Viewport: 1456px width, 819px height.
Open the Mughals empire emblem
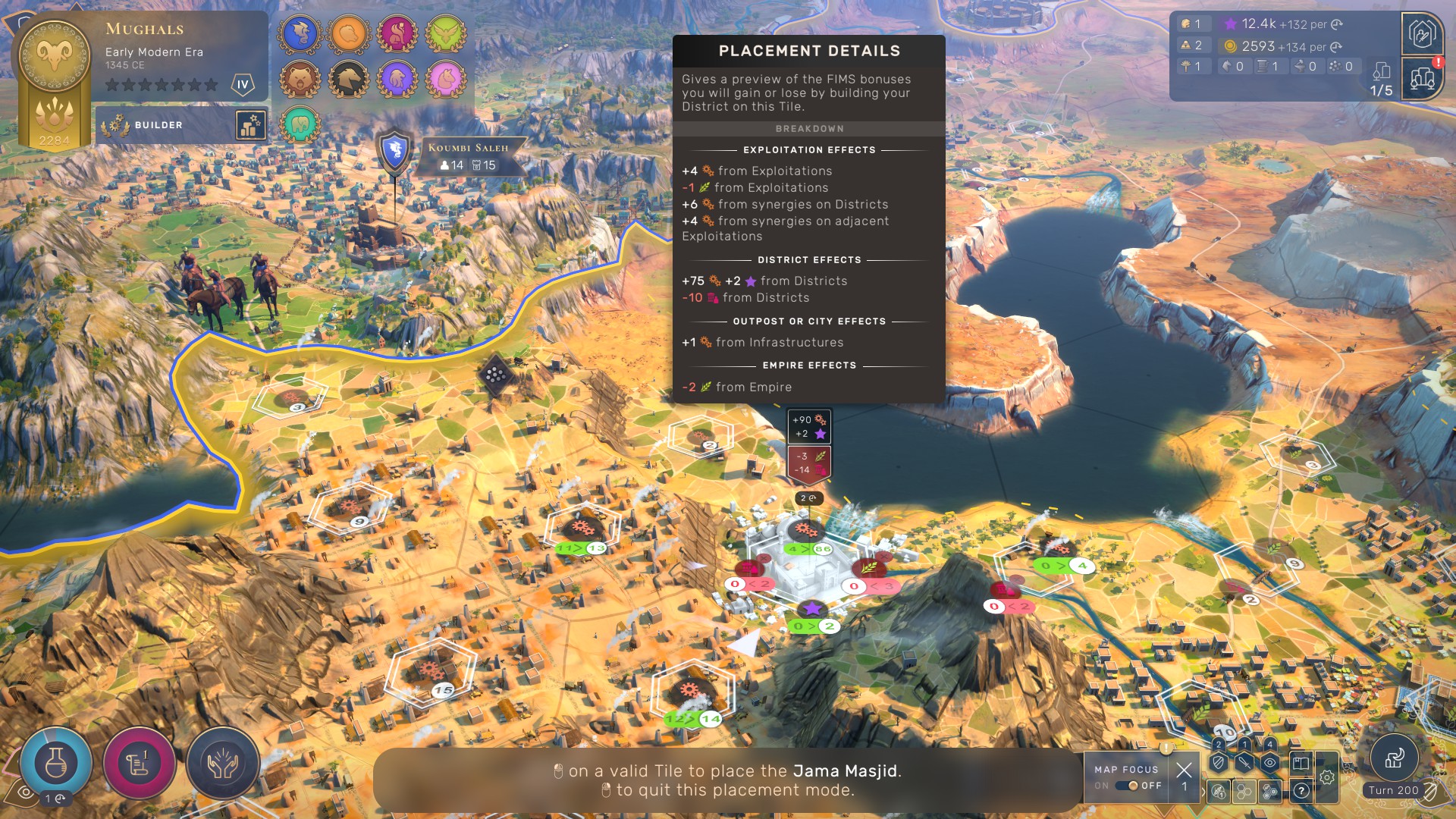point(55,53)
